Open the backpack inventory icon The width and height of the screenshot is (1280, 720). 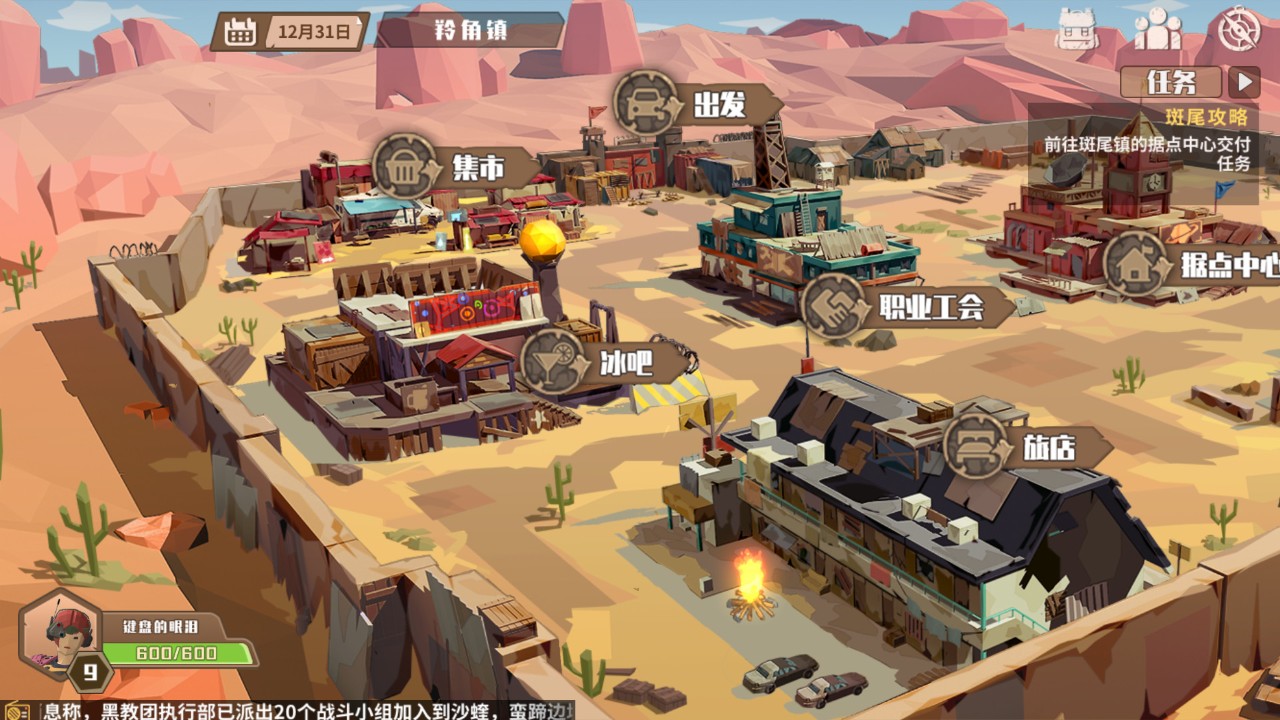point(1077,31)
